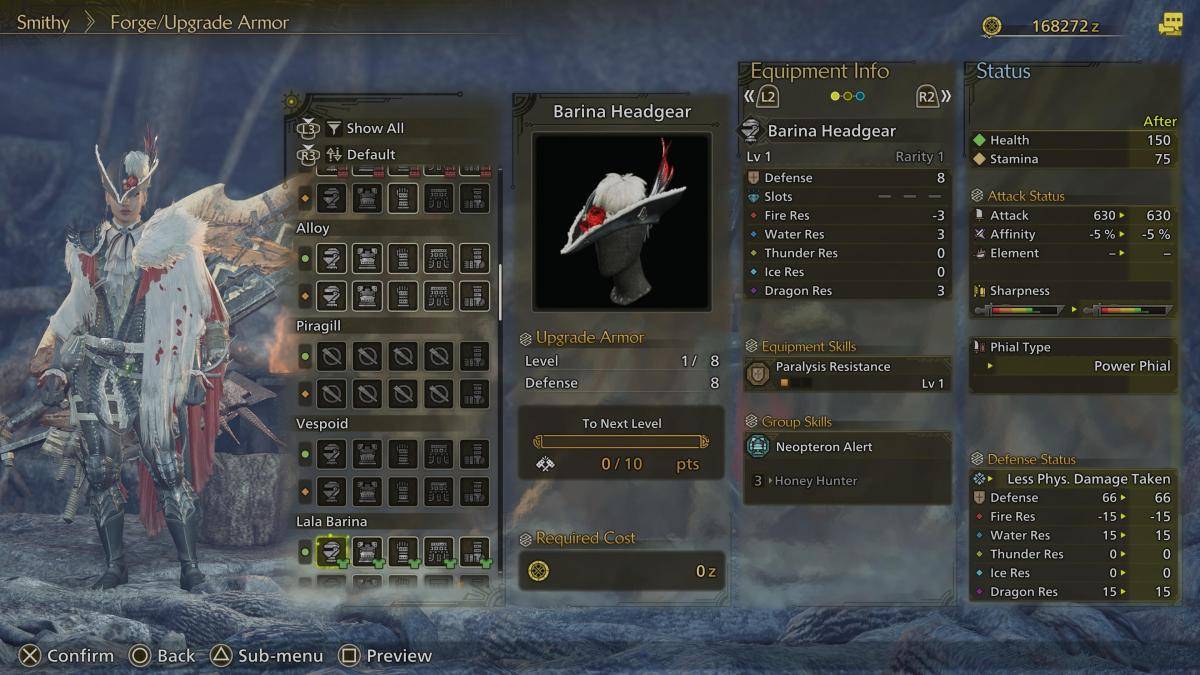Select the Alloy helm in the green-dot row

[332, 259]
